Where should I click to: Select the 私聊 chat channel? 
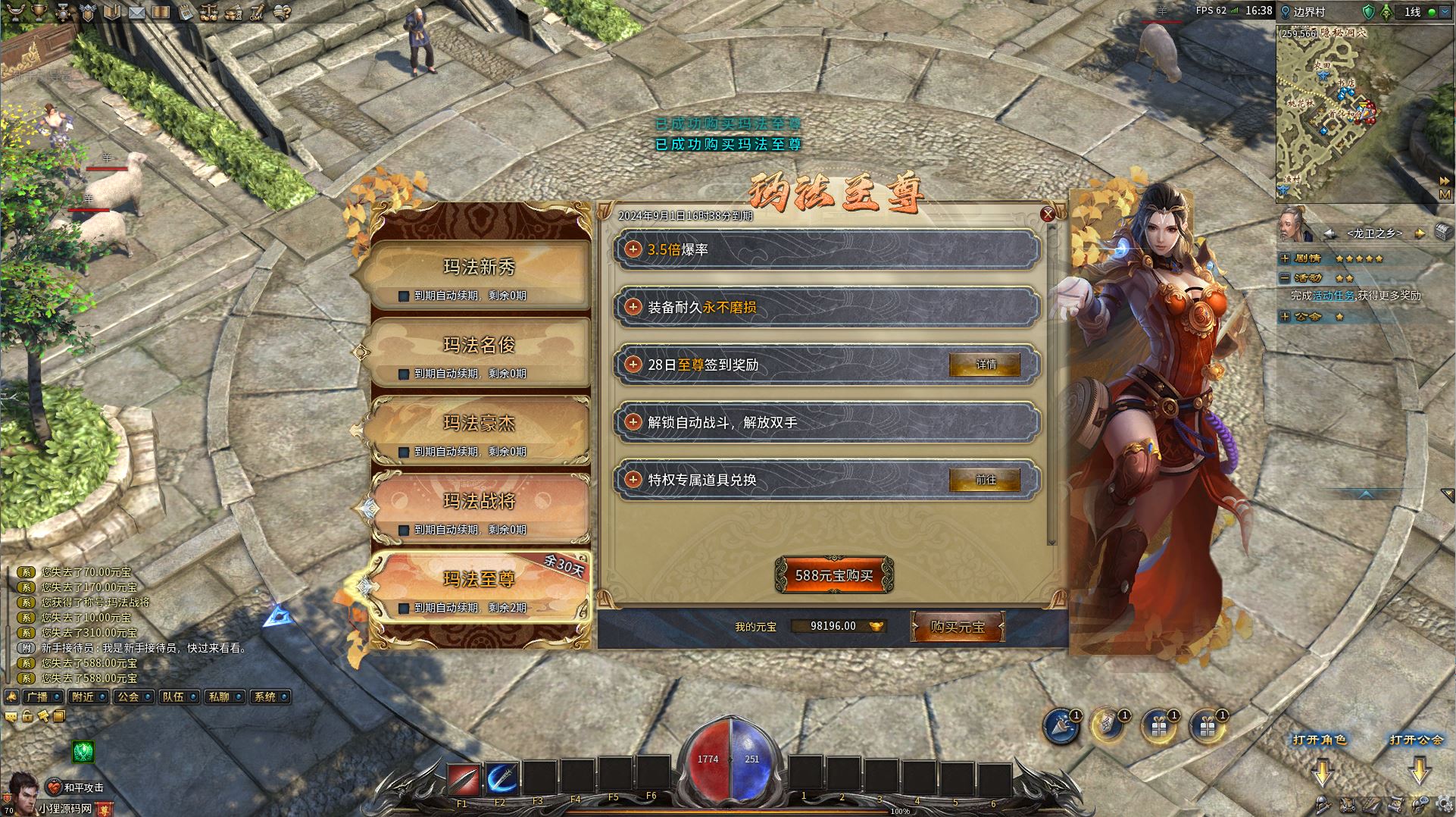point(220,696)
